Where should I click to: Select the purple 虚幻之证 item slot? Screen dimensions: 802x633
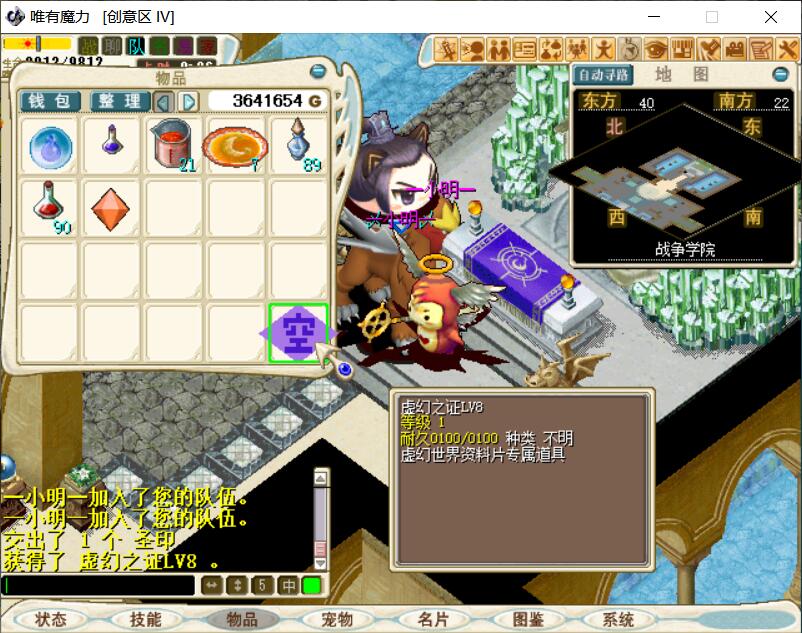pyautogui.click(x=298, y=333)
